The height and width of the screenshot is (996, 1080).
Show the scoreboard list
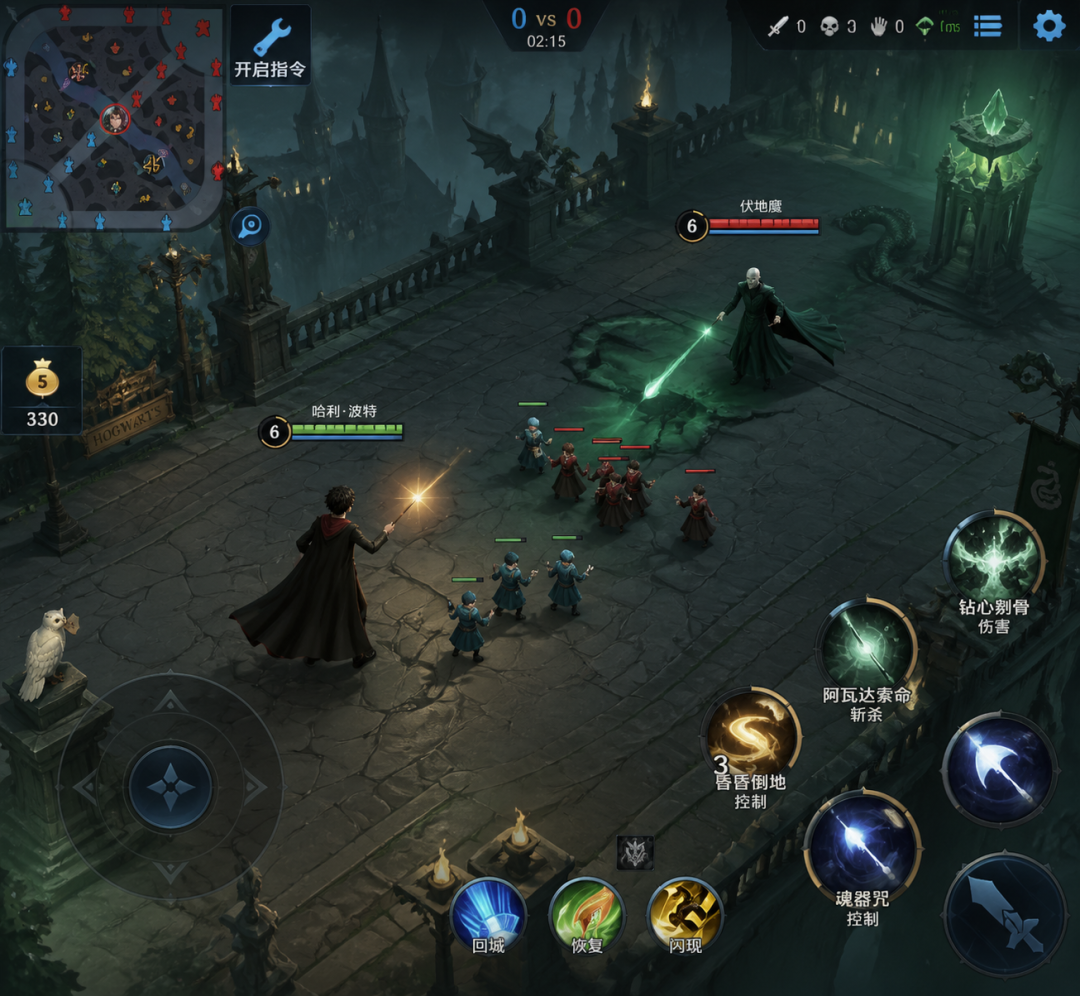988,26
